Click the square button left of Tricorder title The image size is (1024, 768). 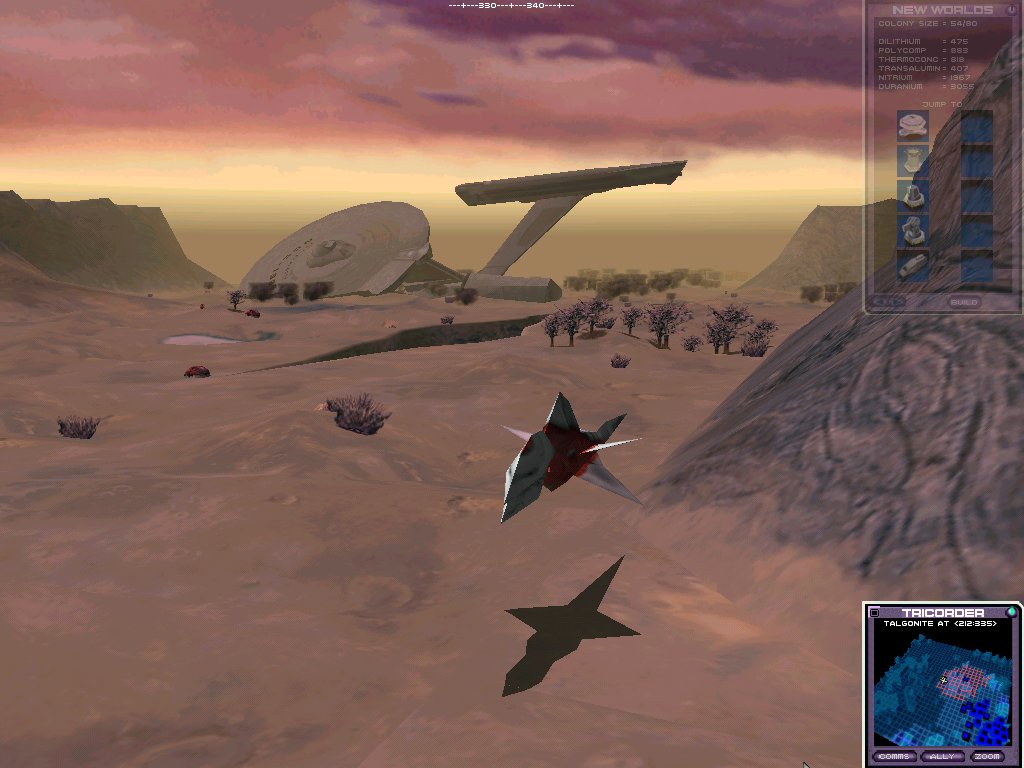[874, 613]
